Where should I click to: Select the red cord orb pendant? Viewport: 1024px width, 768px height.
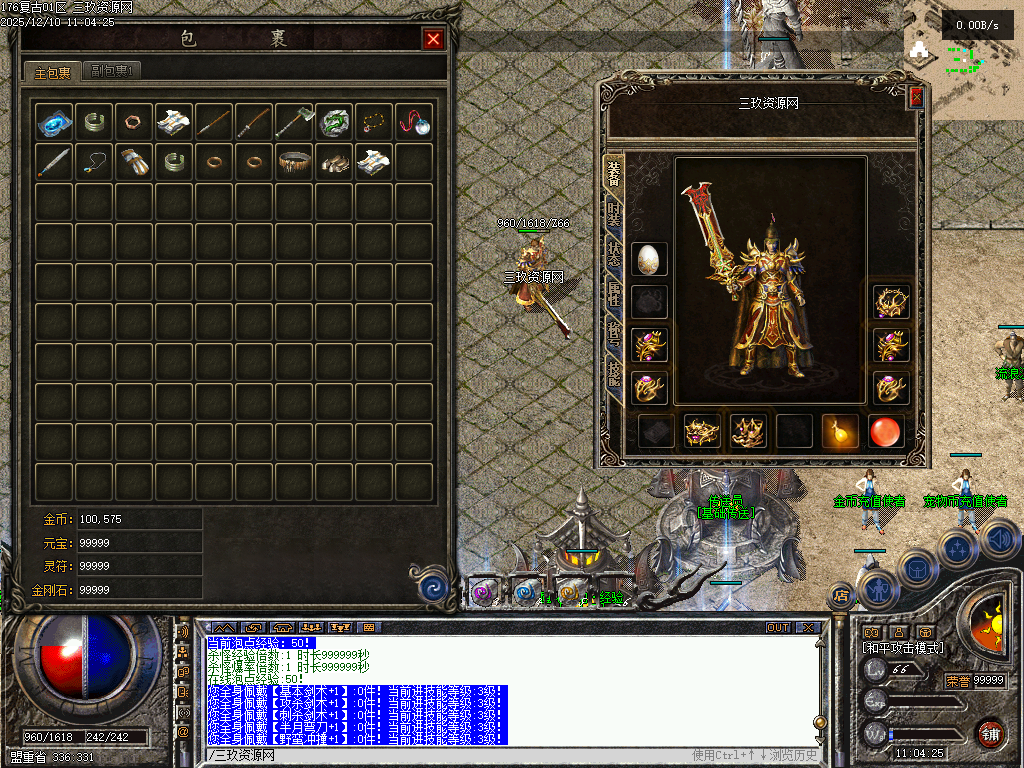[414, 122]
